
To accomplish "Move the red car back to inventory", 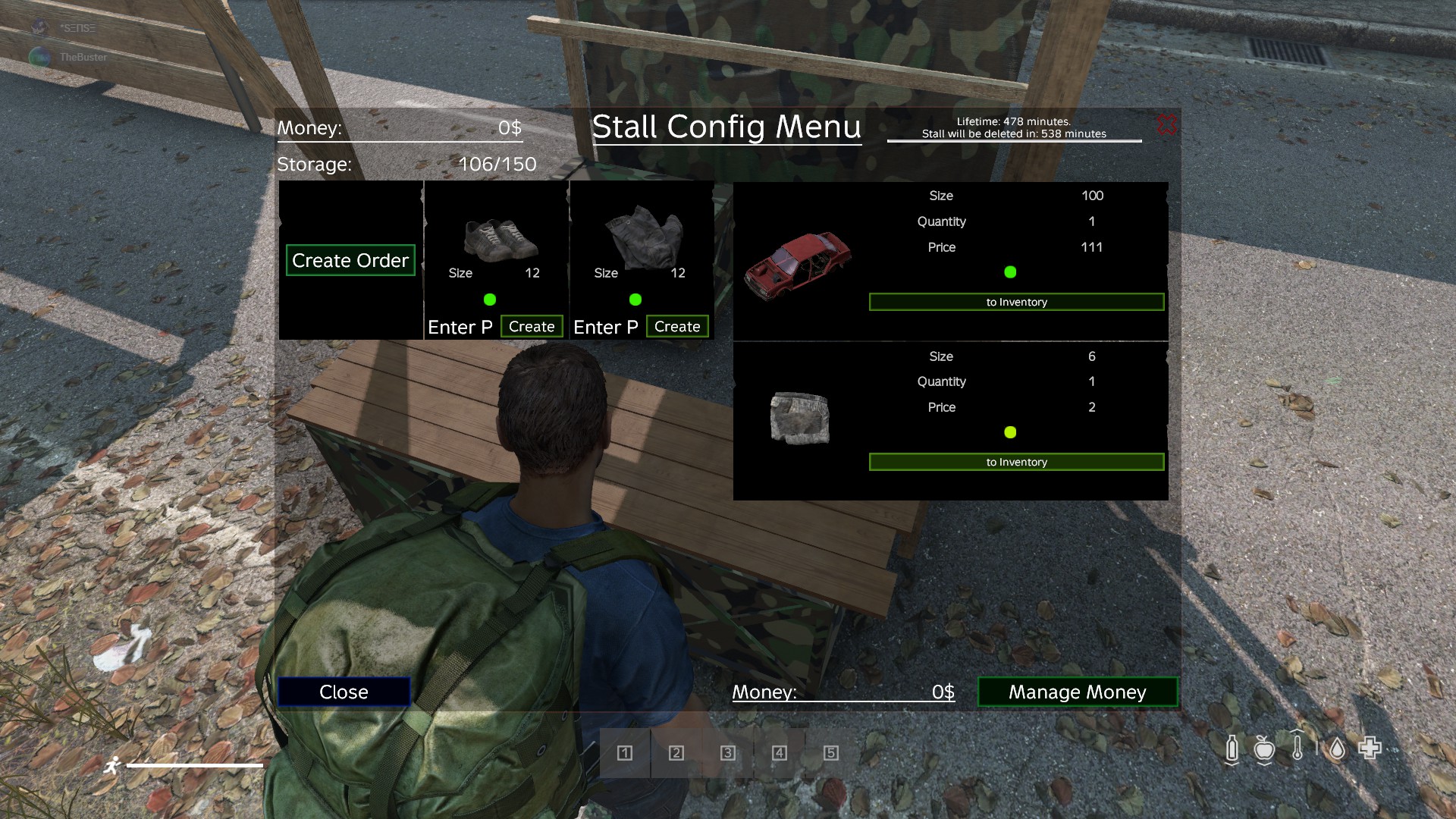I will (x=1016, y=302).
